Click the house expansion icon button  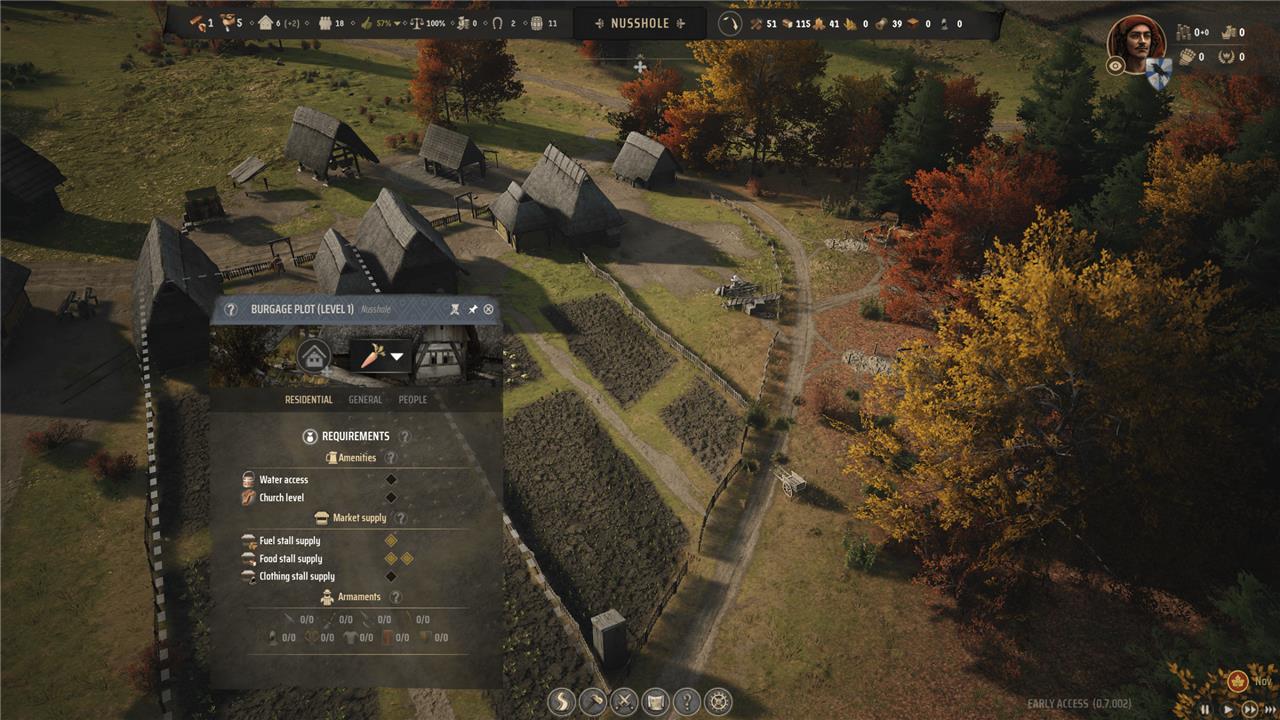click(314, 356)
